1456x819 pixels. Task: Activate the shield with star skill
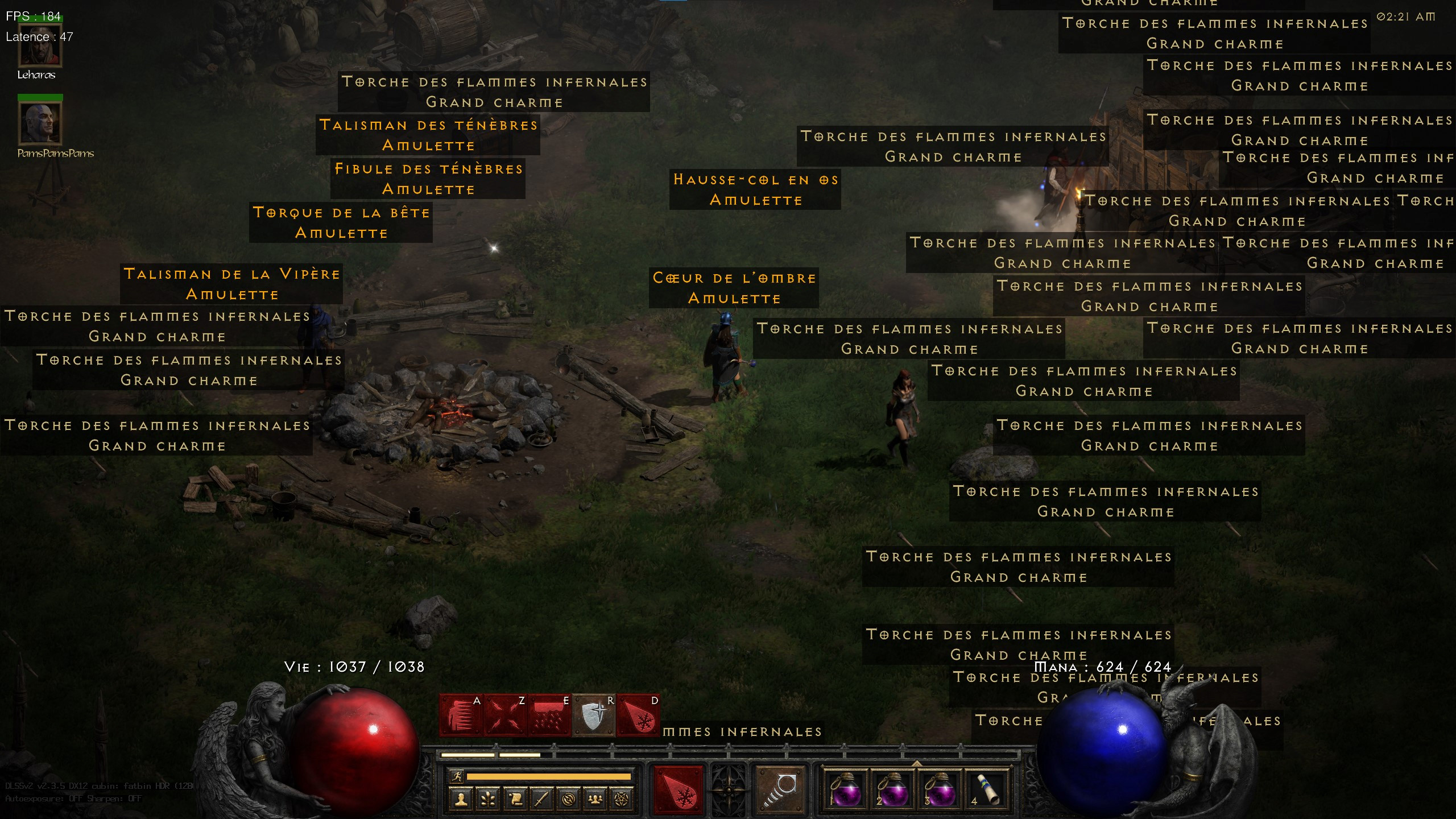click(594, 715)
